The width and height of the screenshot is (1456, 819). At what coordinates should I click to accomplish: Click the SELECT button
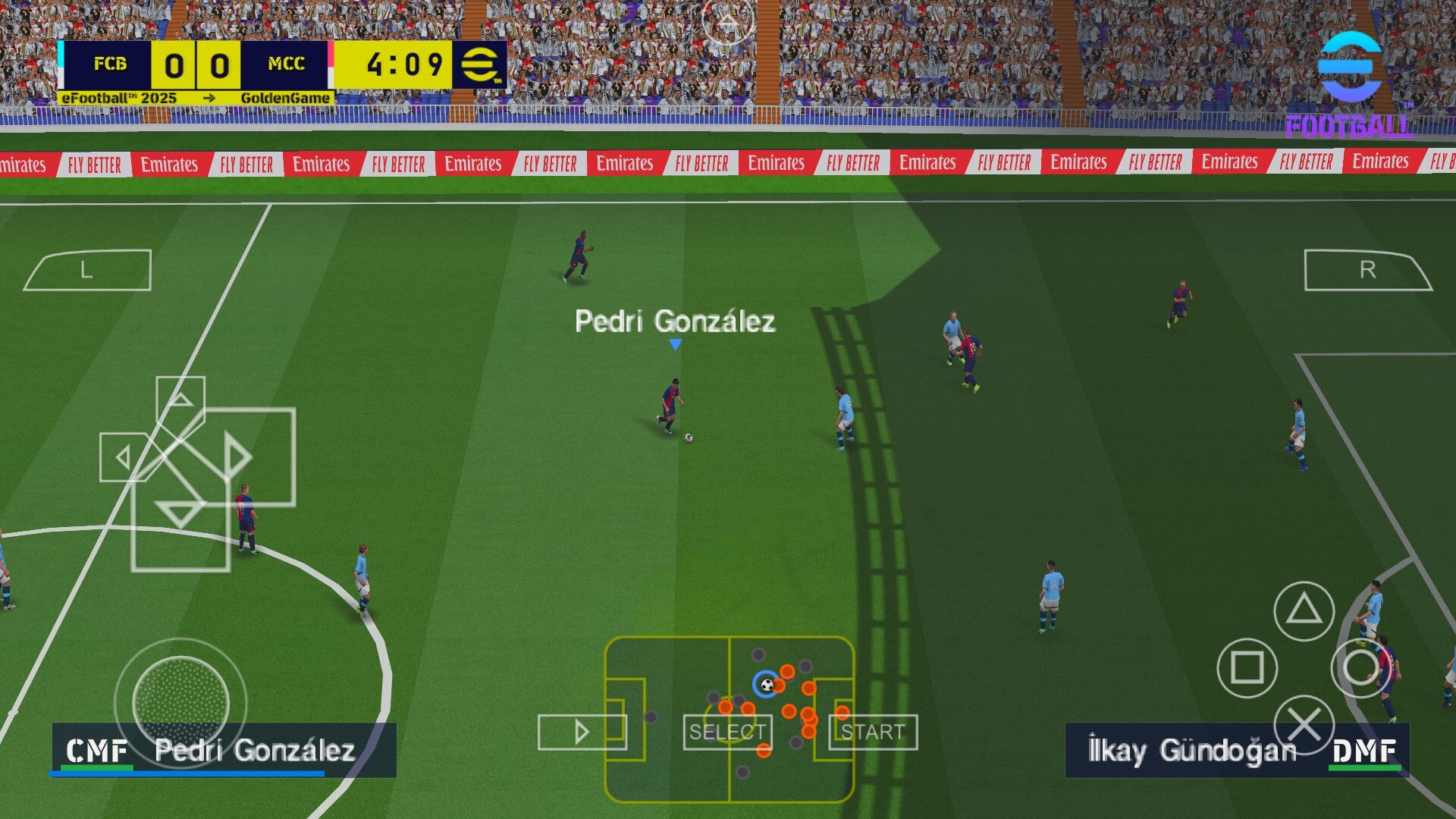point(727,733)
